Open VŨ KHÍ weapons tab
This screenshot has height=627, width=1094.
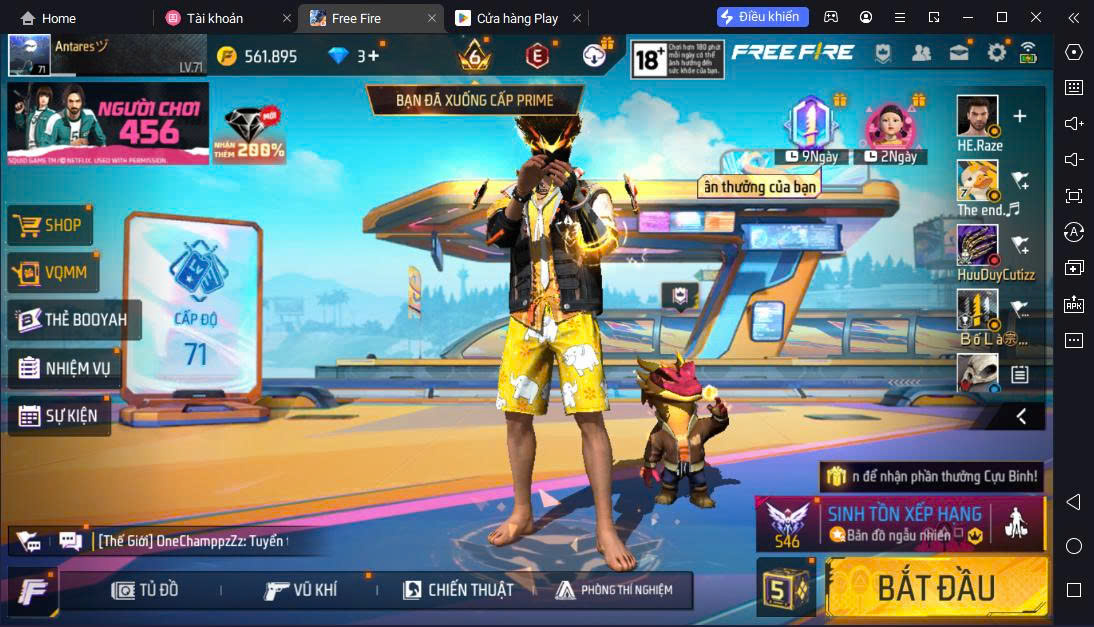tap(301, 590)
